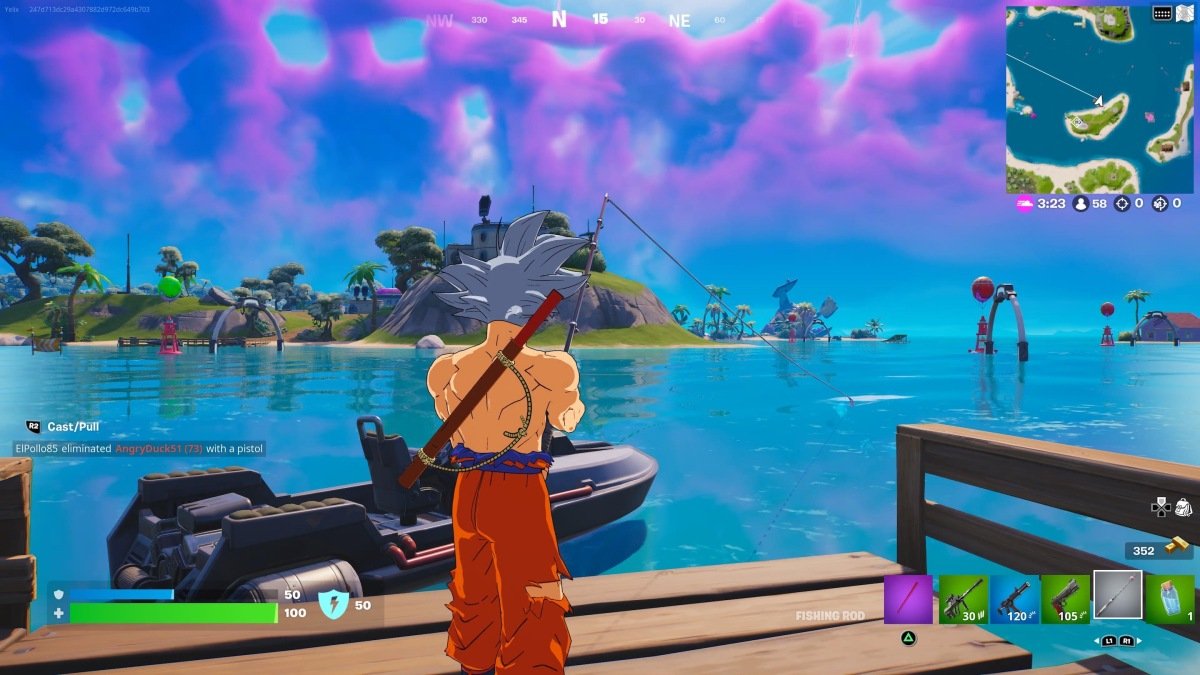1200x675 pixels.
Task: Click the pink storm timer icon
Action: pyautogui.click(x=1024, y=203)
